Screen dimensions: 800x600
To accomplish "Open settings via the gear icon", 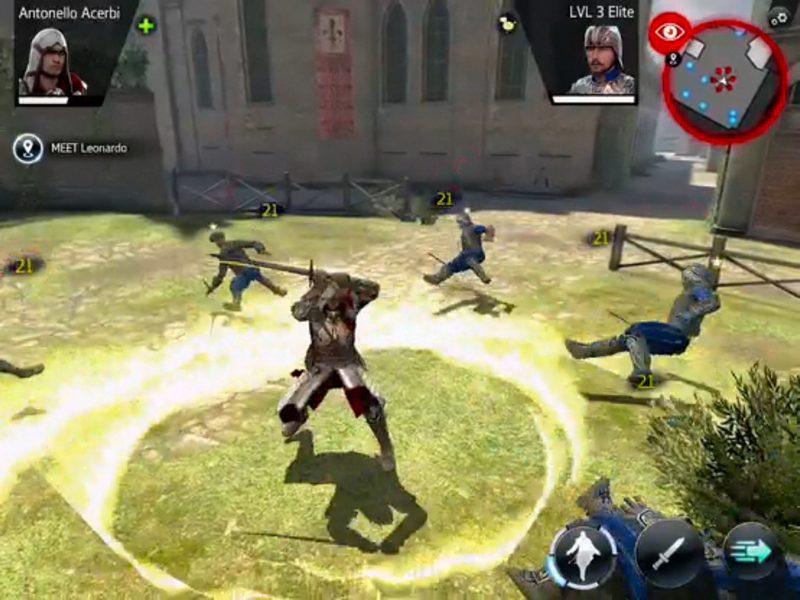I will tap(778, 16).
